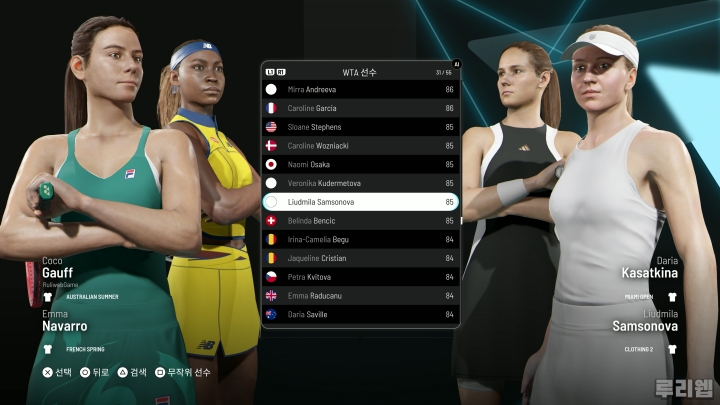Choose Daria Saville row
This screenshot has height=405, width=720.
360,314
